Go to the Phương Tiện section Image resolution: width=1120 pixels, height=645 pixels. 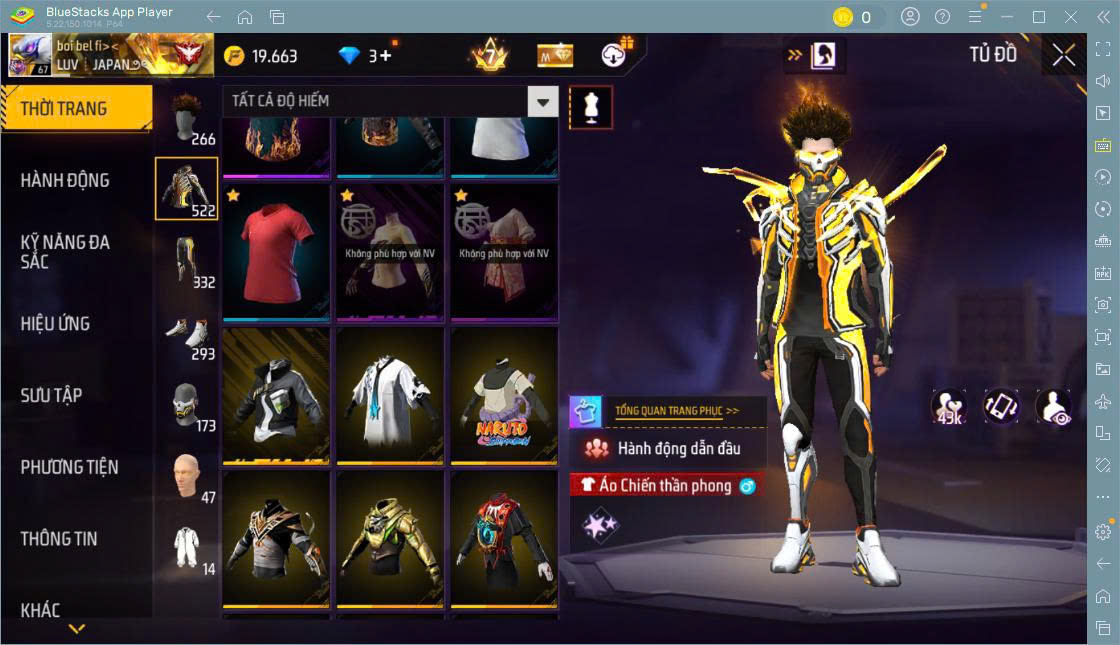(x=69, y=467)
